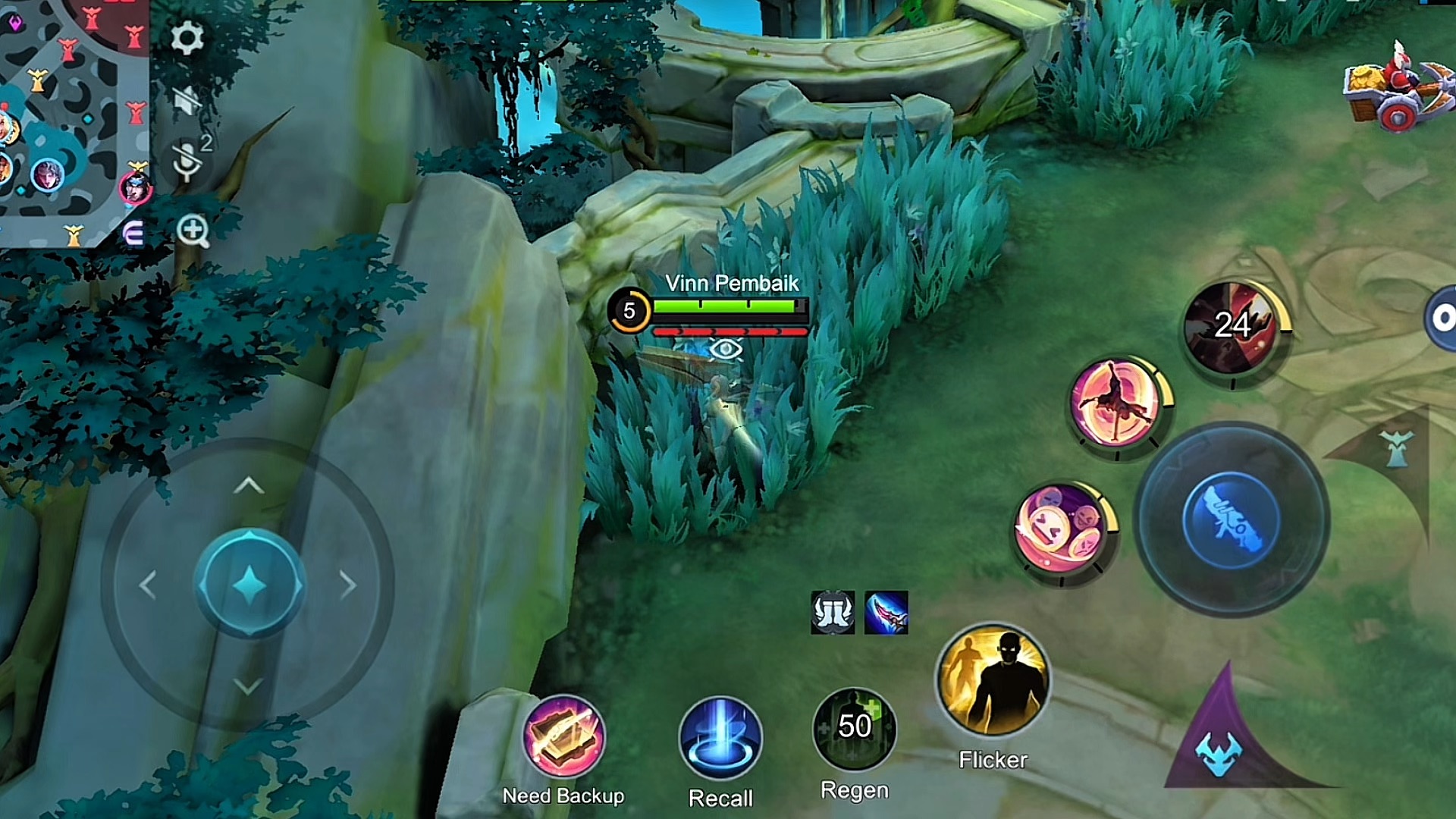
Task: Toggle the muted speaker icon
Action: [x=187, y=100]
